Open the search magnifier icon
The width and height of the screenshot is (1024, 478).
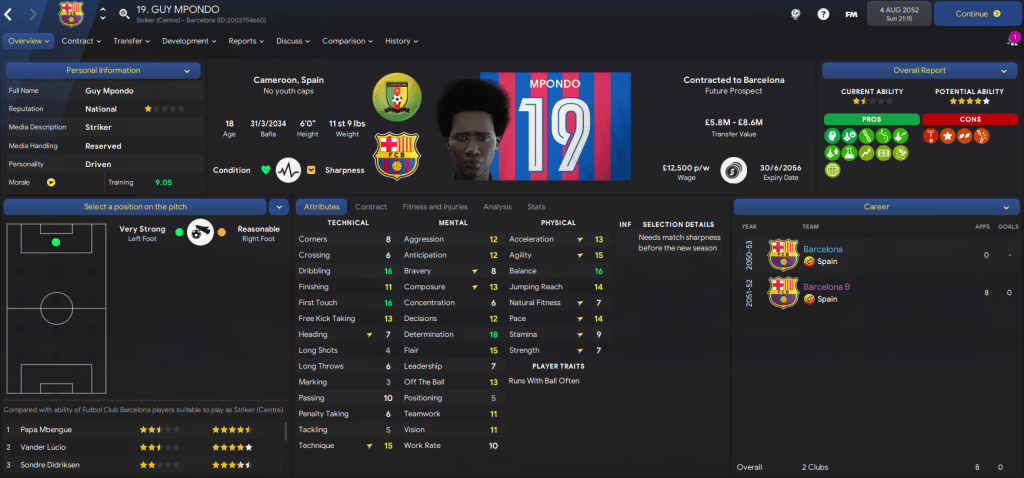124,14
